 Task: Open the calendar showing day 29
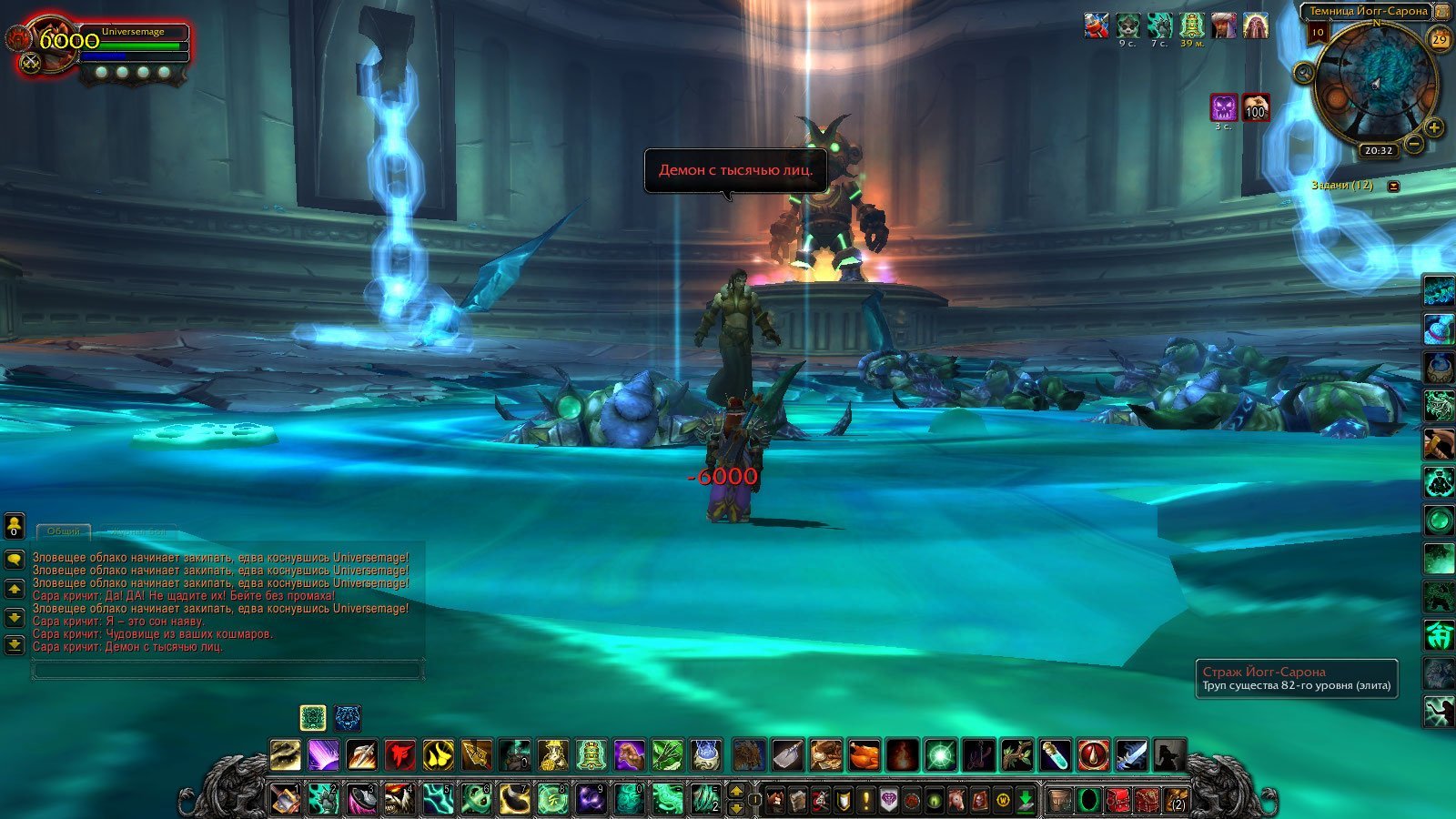(x=1440, y=39)
